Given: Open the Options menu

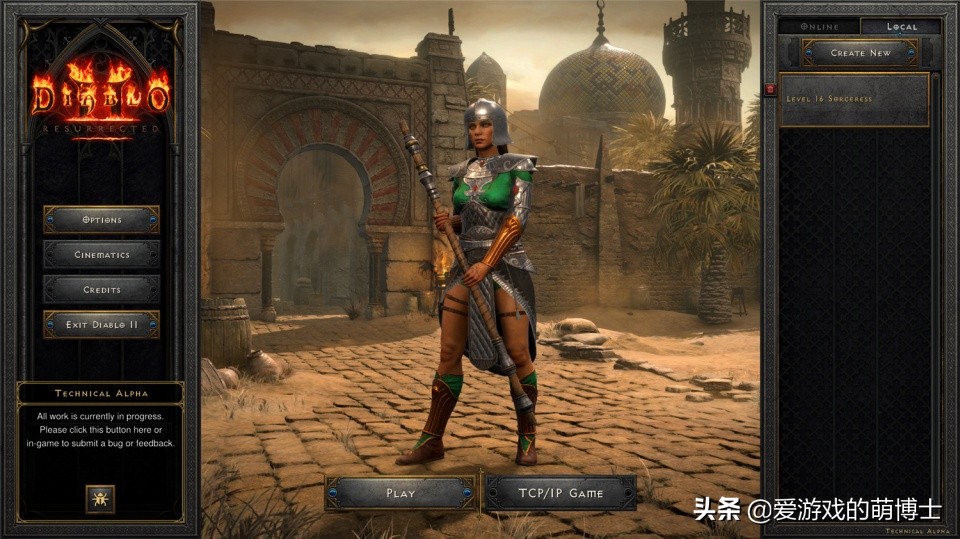Looking at the screenshot, I should click(x=101, y=220).
